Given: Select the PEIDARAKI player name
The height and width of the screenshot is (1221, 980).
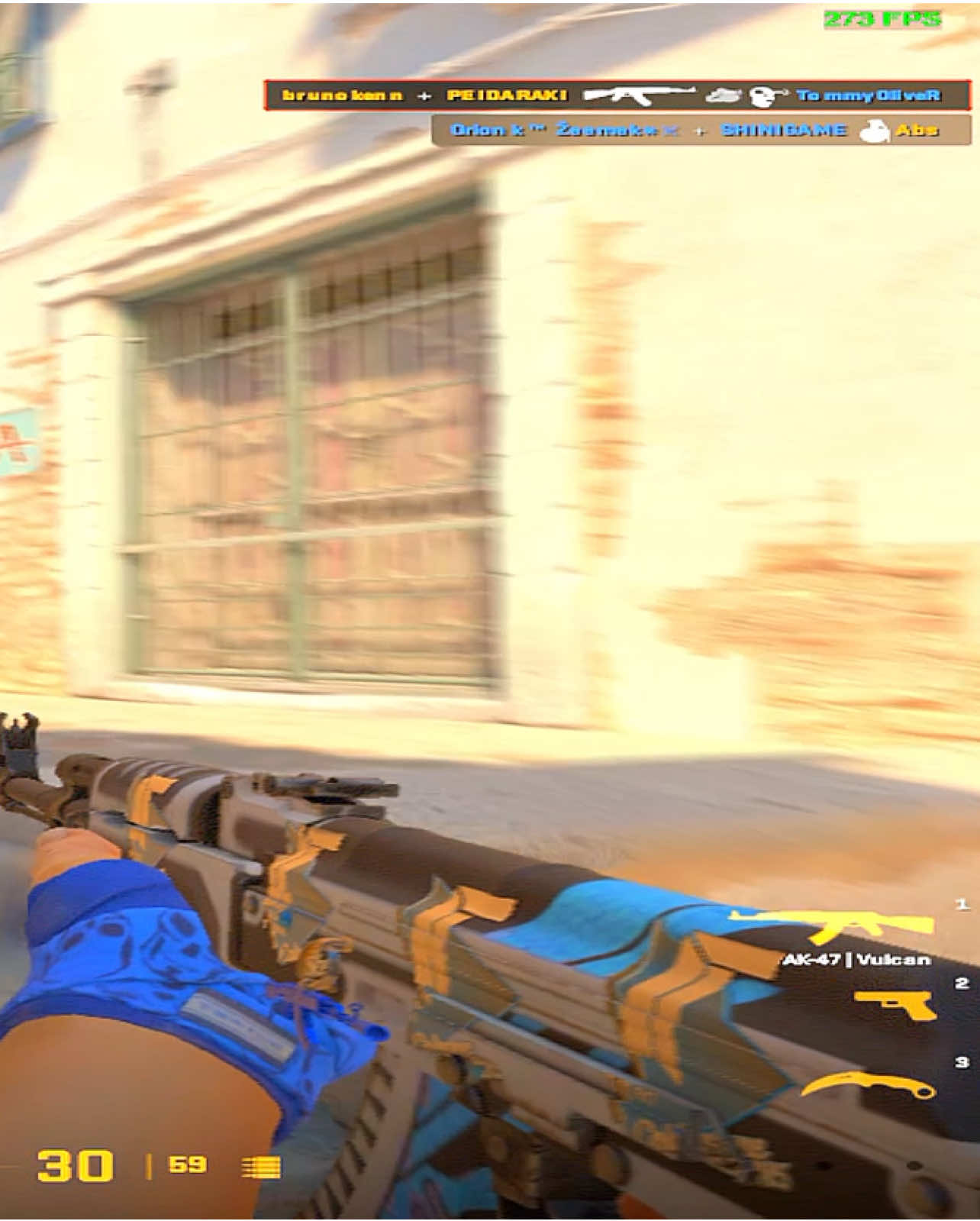Looking at the screenshot, I should [x=508, y=95].
